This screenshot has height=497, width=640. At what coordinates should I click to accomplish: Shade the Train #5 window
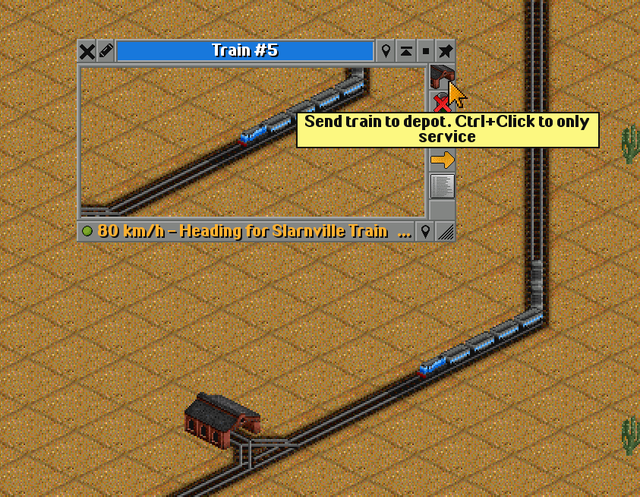pos(406,51)
